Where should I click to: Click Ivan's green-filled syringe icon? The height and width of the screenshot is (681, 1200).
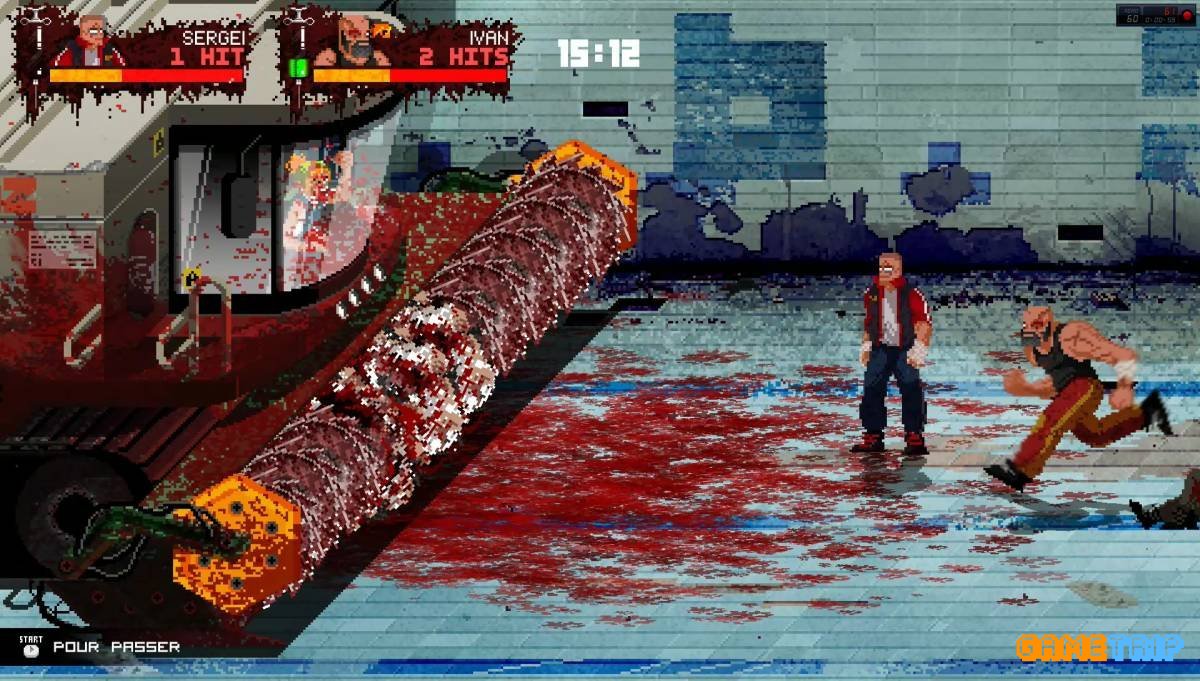click(297, 66)
